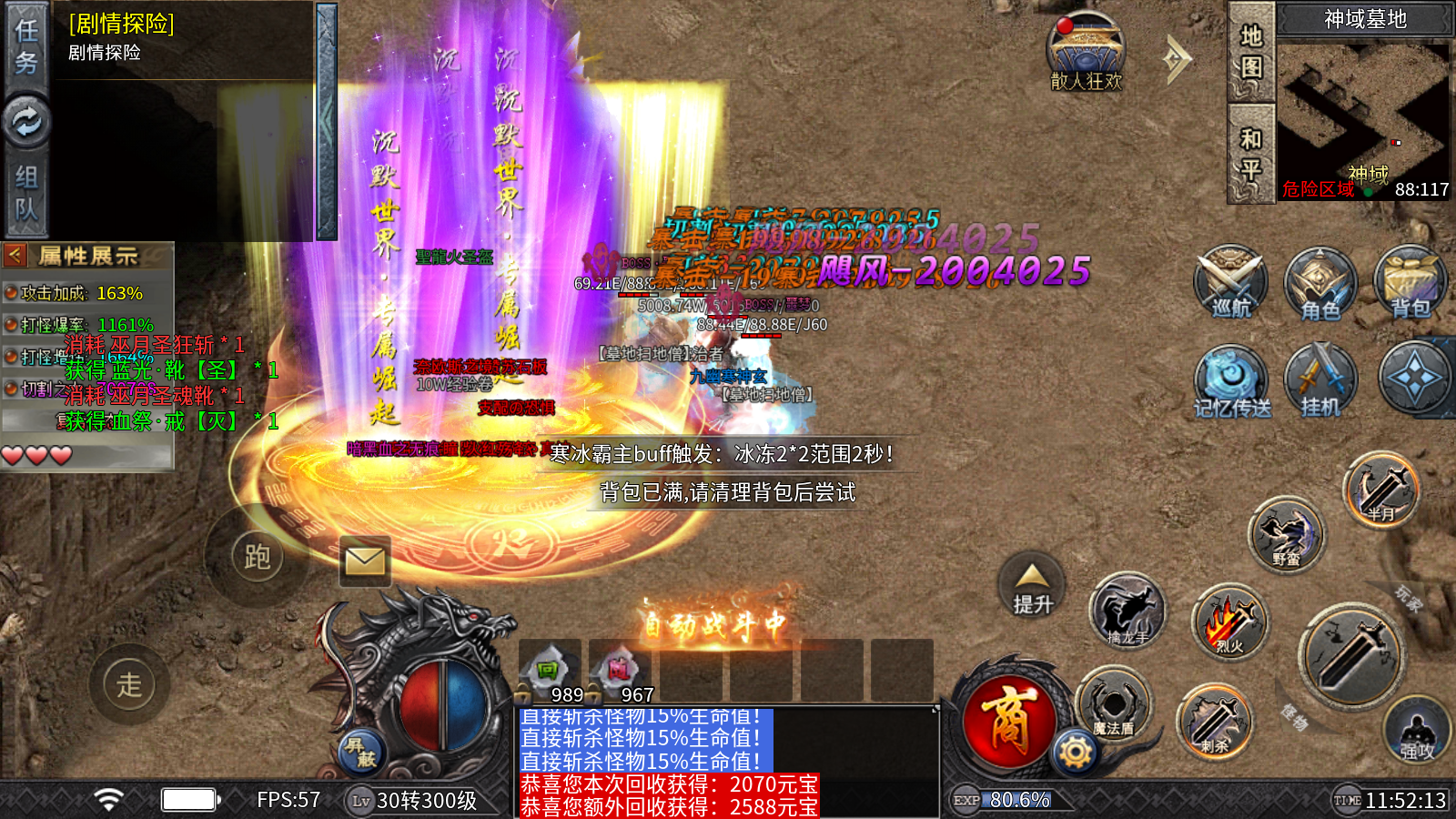Select the 跑 run movement button
The width and height of the screenshot is (1456, 819).
coord(257,556)
